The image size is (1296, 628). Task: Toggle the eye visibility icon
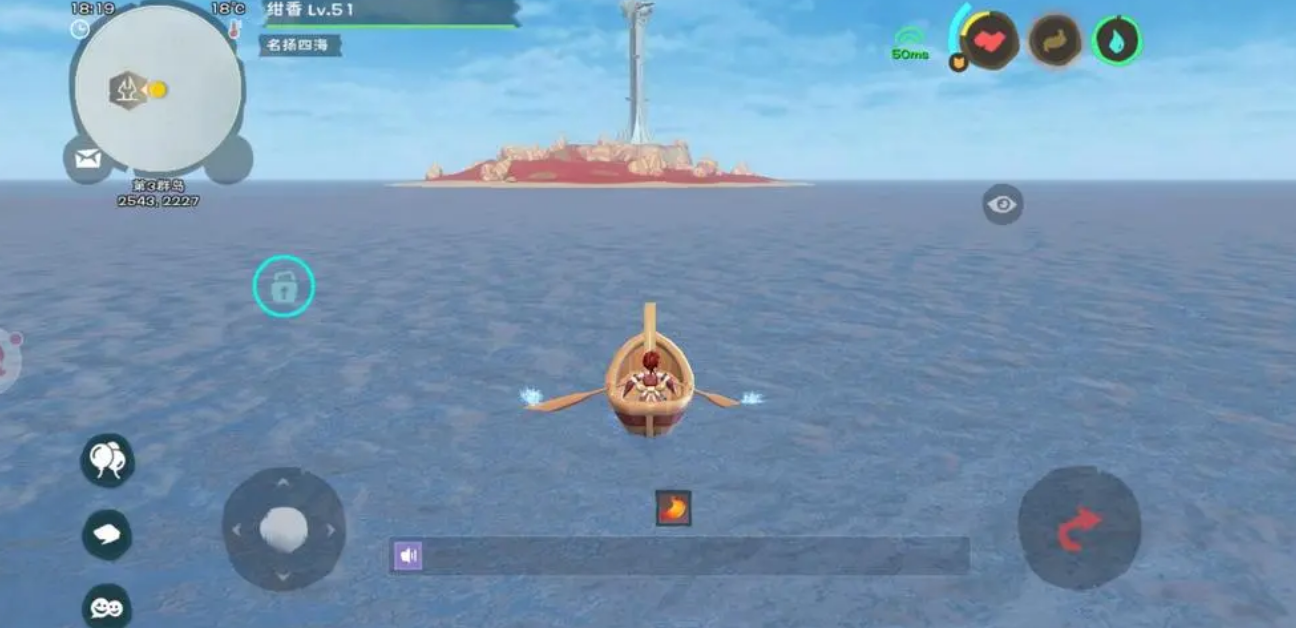(x=1002, y=205)
